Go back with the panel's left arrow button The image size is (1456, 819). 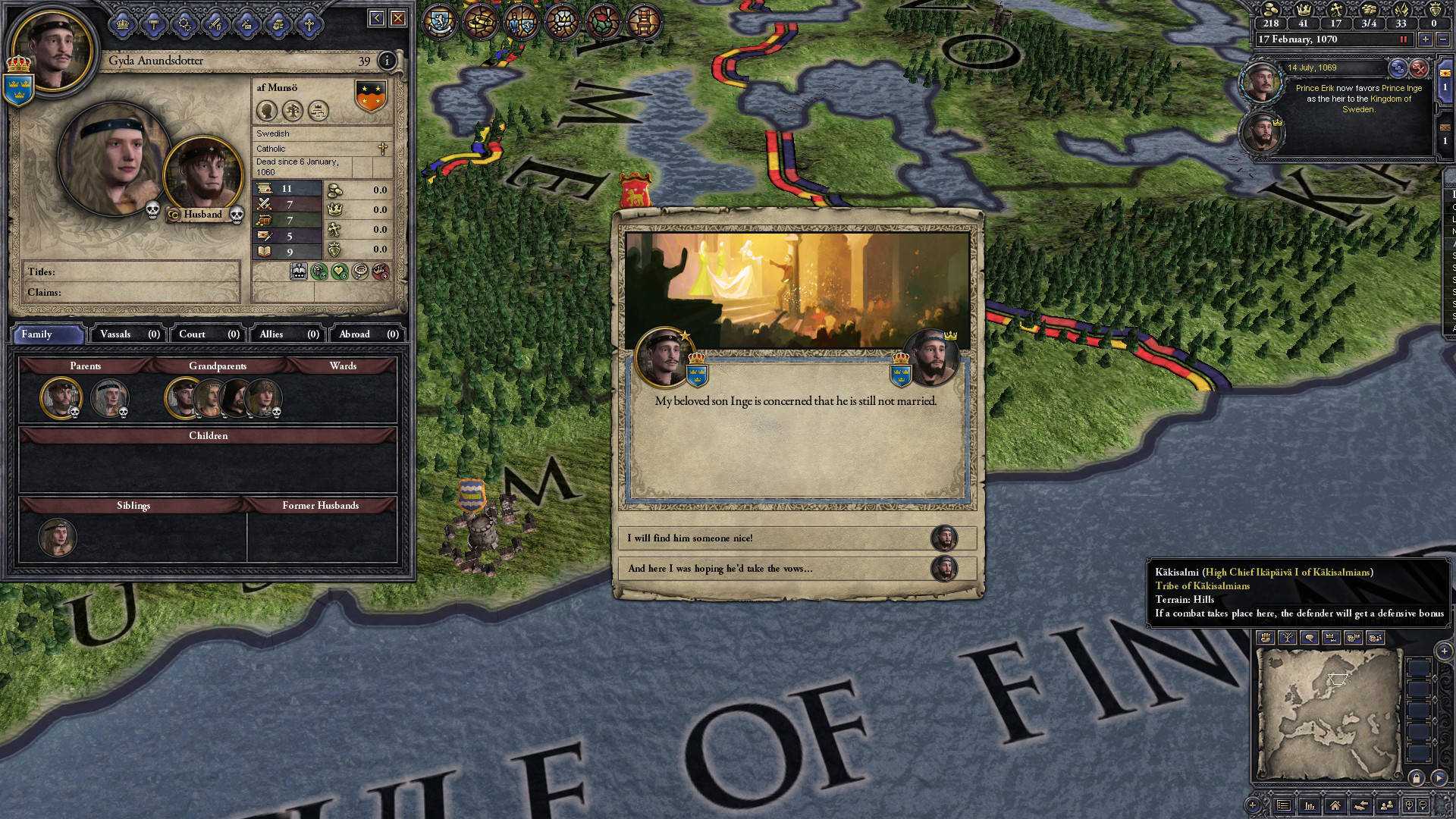(377, 18)
